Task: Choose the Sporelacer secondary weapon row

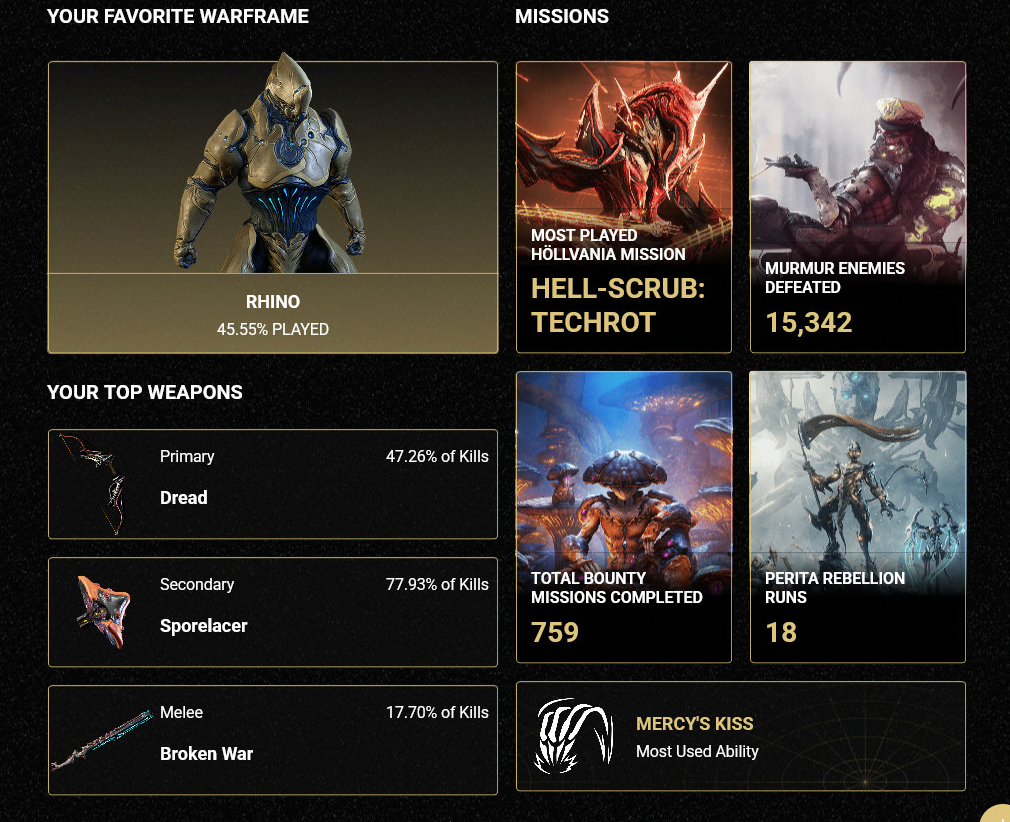Action: (x=272, y=612)
